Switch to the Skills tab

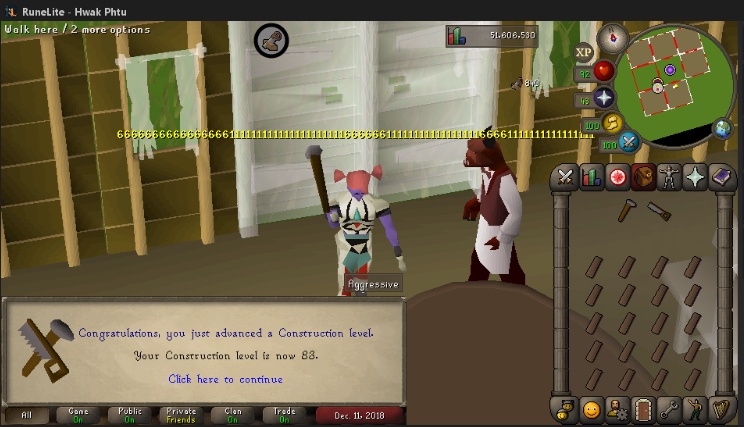tap(592, 177)
